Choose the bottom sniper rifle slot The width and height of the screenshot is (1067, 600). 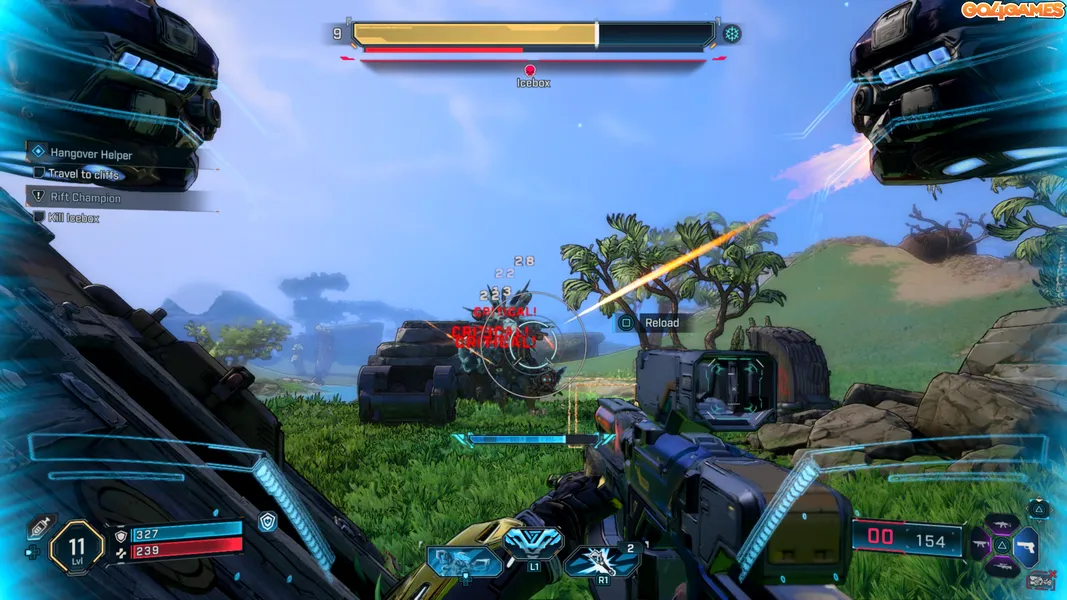click(1003, 568)
